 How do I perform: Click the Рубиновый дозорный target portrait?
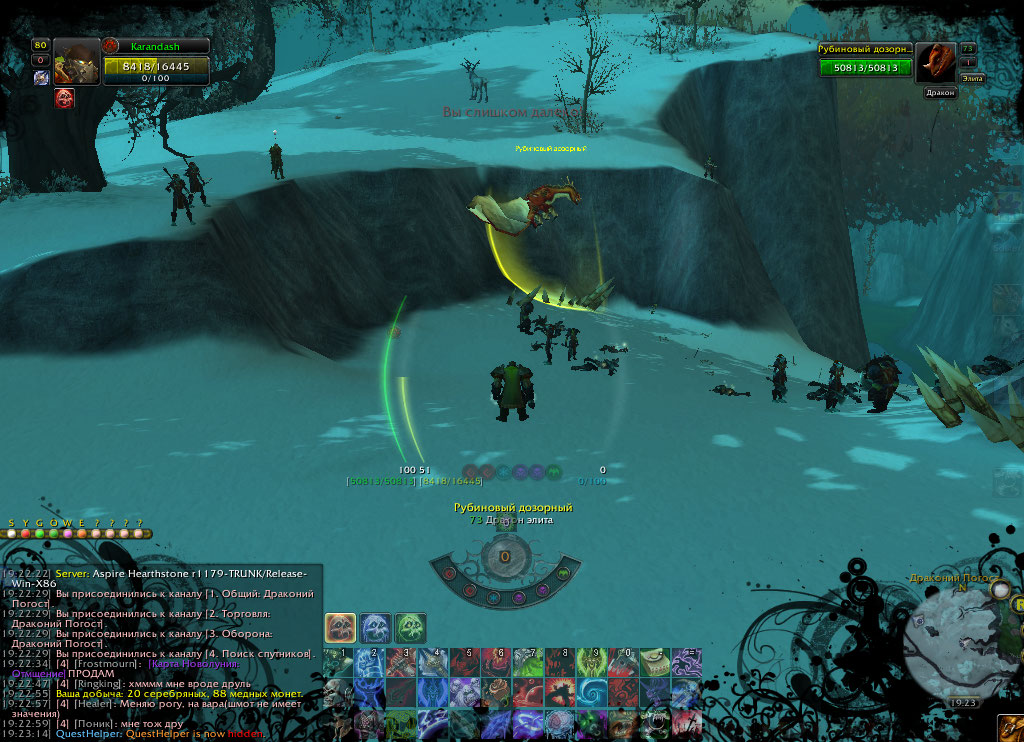click(x=936, y=63)
